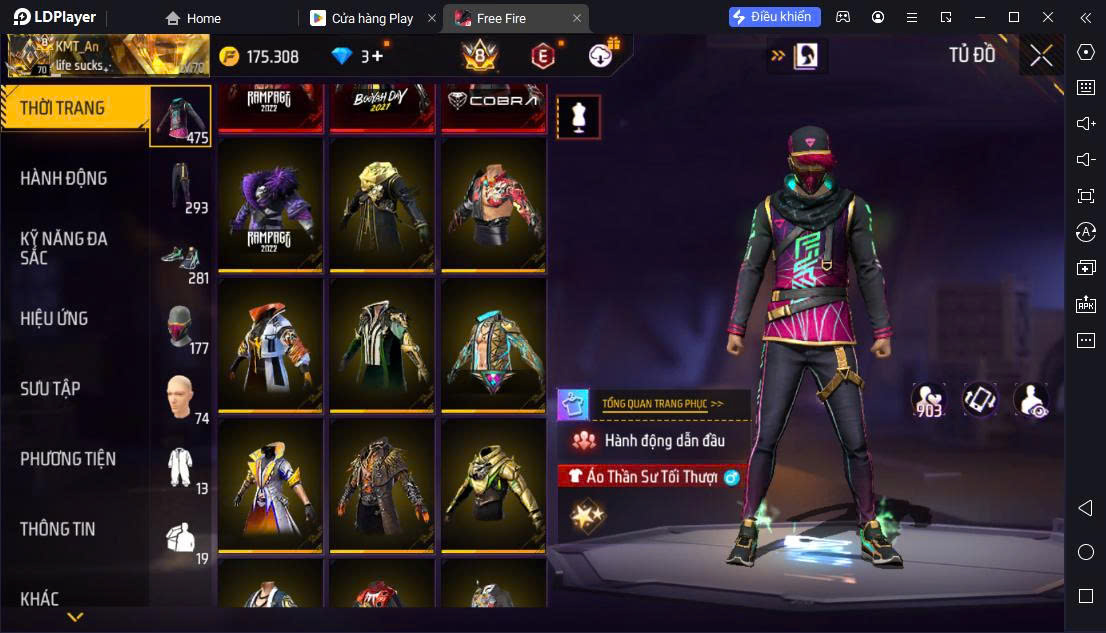The width and height of the screenshot is (1106, 633).
Task: Close the Tủ Đồ wardrobe screen
Action: tap(1041, 56)
